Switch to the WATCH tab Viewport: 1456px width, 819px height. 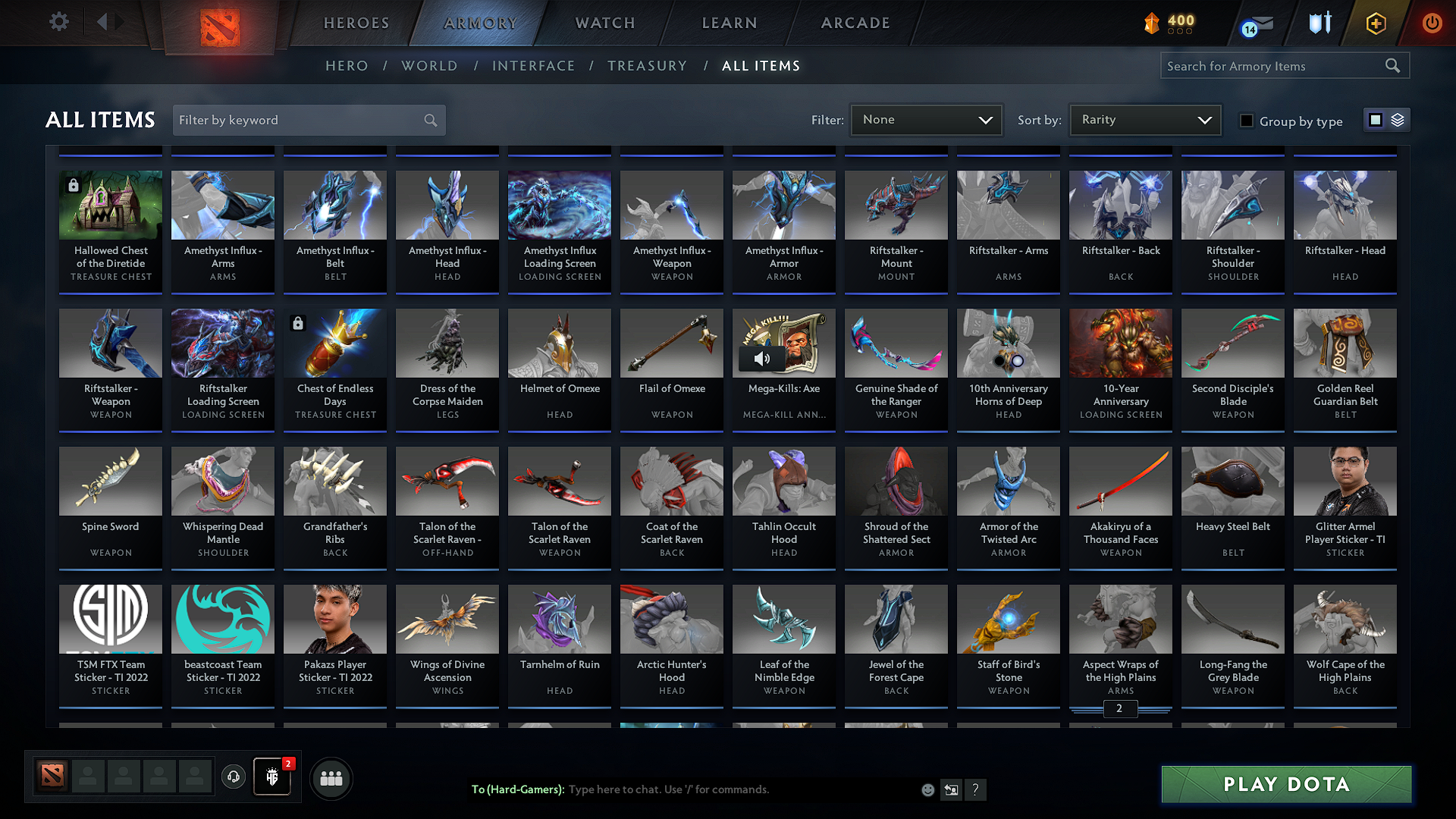603,23
